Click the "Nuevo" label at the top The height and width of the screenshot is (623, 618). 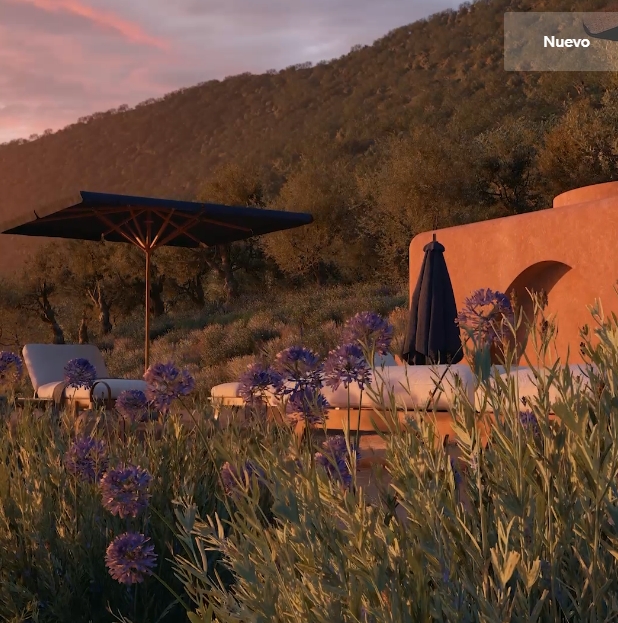[x=566, y=42]
